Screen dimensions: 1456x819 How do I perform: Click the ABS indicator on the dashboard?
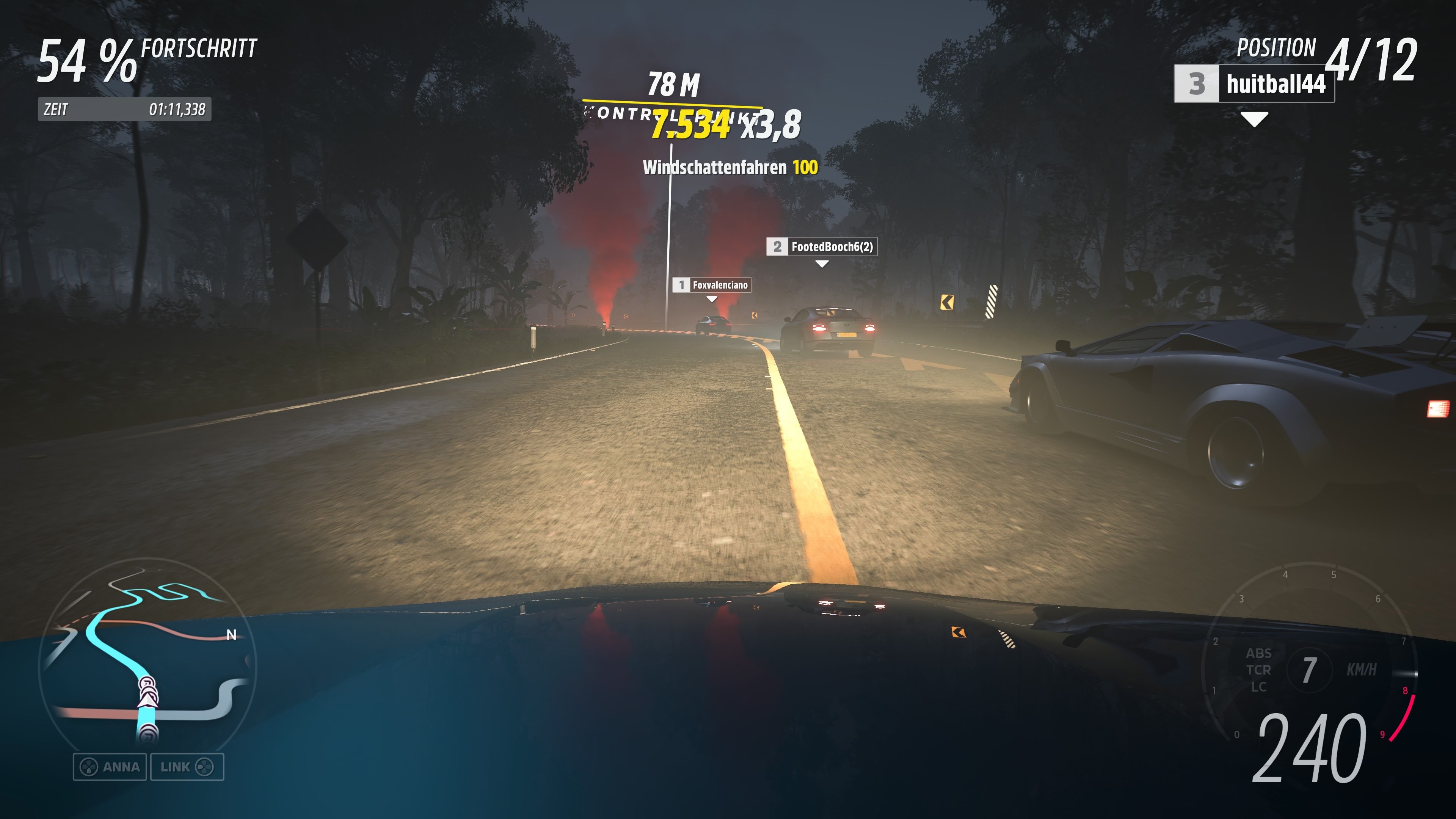[x=1259, y=654]
